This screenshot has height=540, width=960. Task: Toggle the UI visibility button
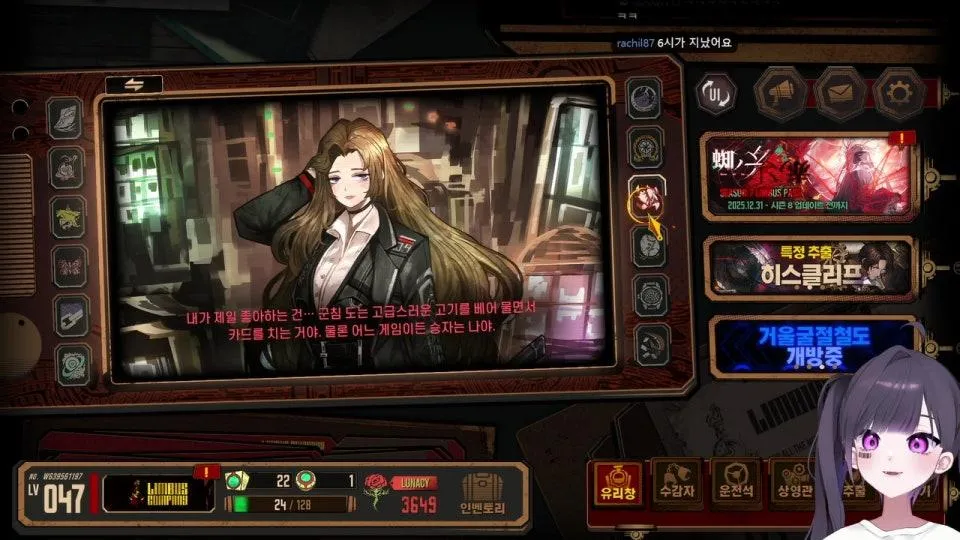pyautogui.click(x=716, y=94)
